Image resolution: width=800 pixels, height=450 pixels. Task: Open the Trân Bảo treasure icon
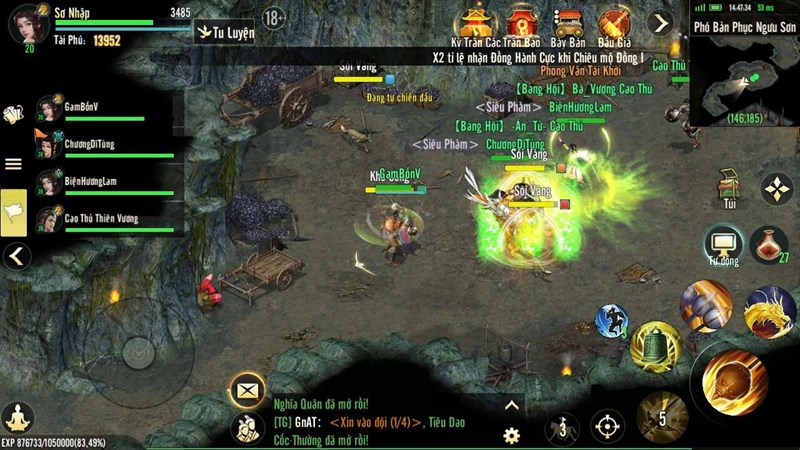tap(519, 25)
